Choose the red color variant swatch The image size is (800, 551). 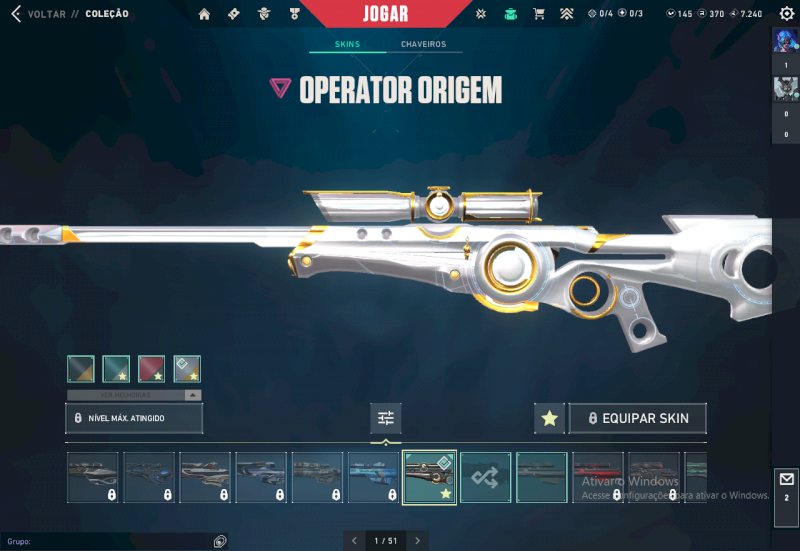[x=151, y=369]
